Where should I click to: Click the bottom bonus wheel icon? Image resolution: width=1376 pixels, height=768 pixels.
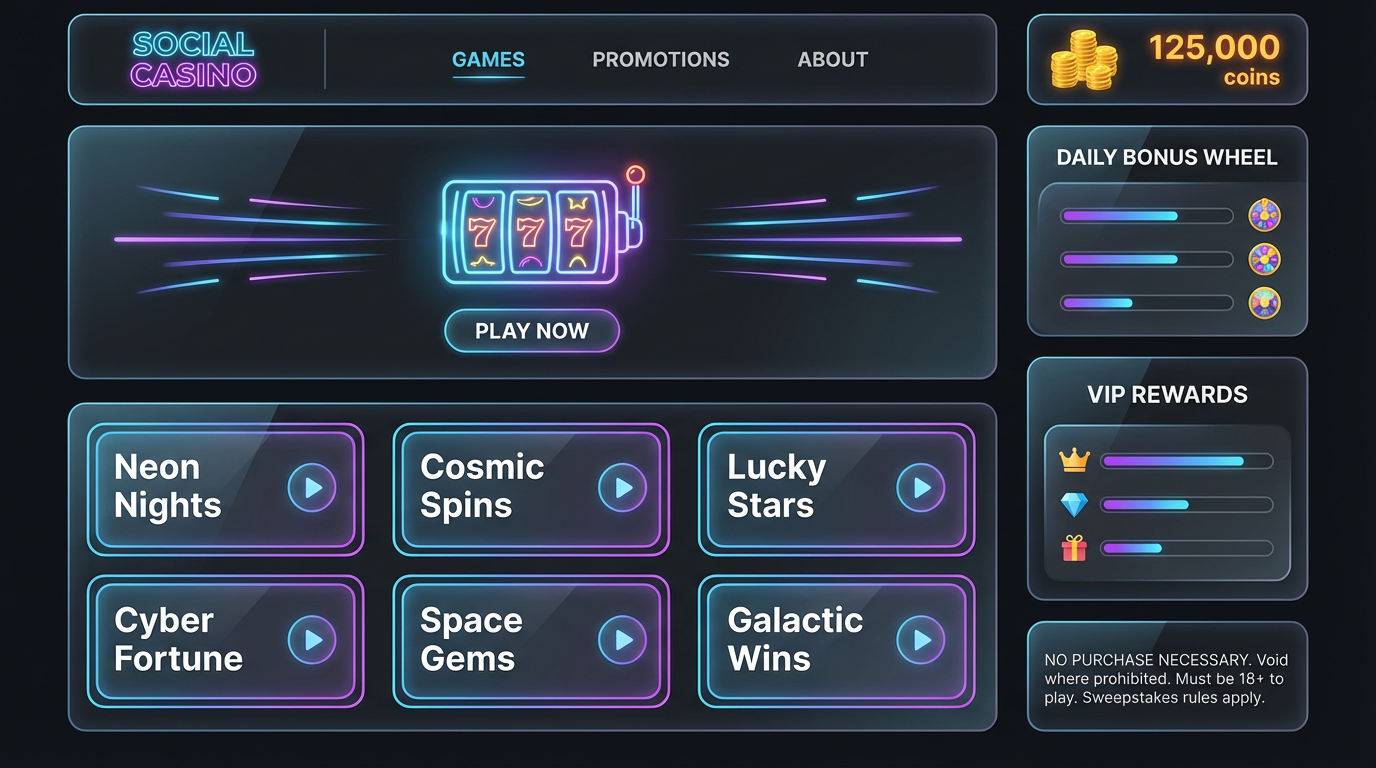[x=1264, y=302]
